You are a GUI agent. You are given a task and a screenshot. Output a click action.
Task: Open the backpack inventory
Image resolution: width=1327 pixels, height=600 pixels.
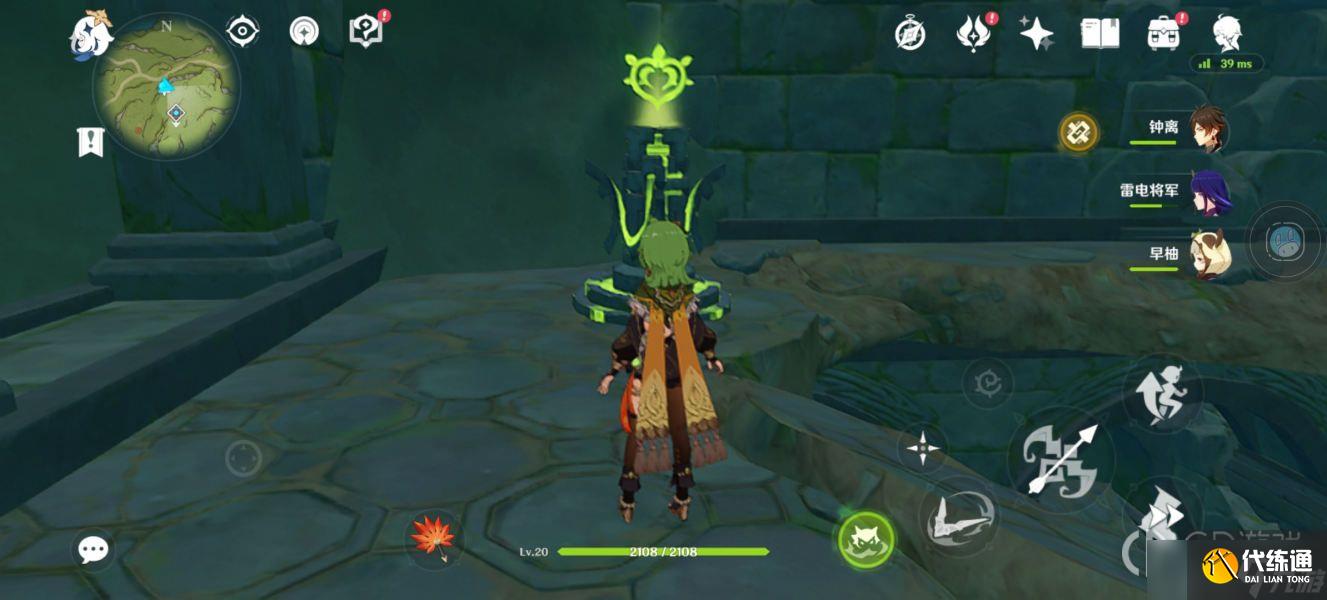click(1163, 34)
